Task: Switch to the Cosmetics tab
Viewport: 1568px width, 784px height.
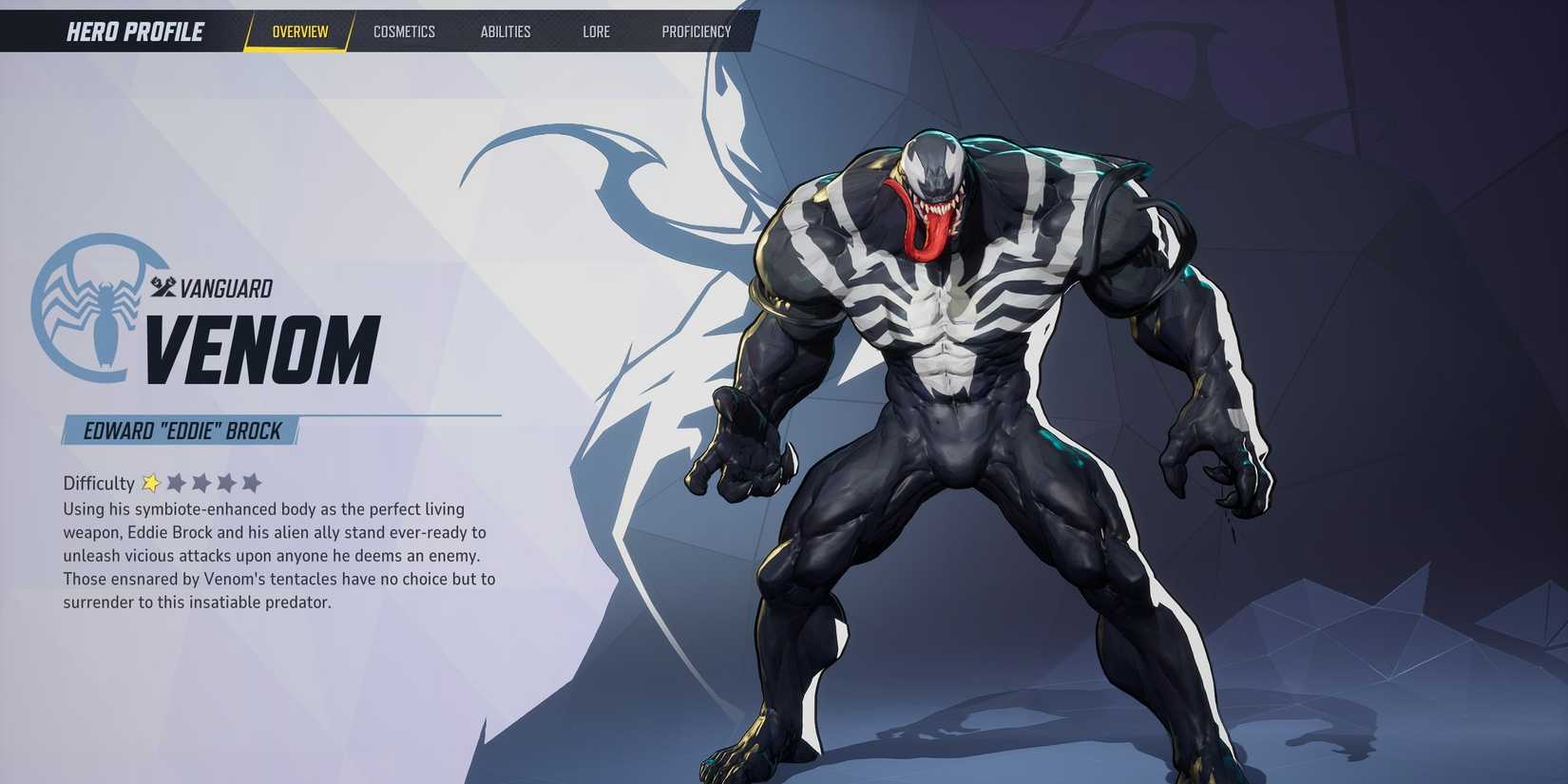Action: (x=405, y=31)
